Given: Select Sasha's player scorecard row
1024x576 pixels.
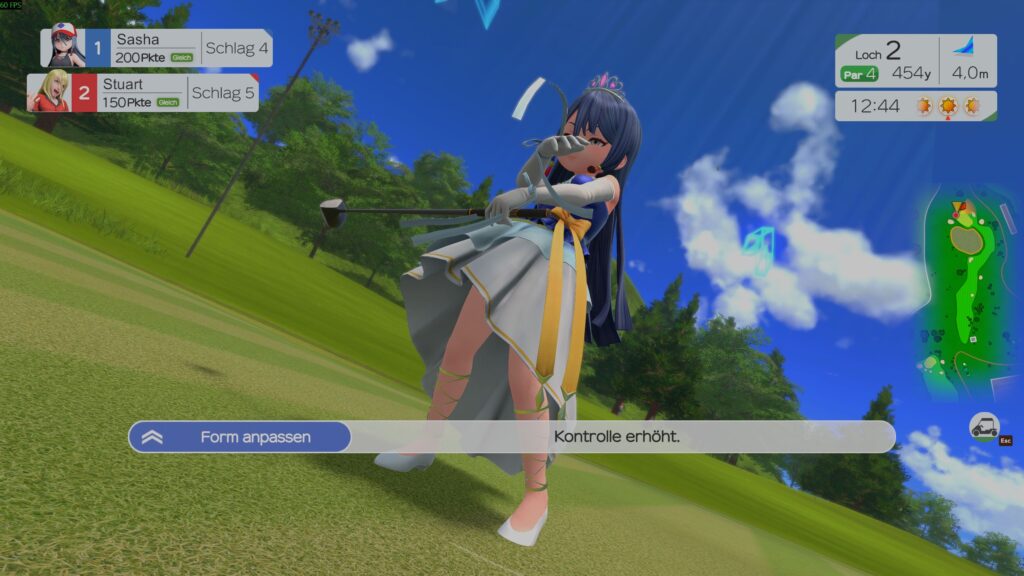Looking at the screenshot, I should click(156, 47).
